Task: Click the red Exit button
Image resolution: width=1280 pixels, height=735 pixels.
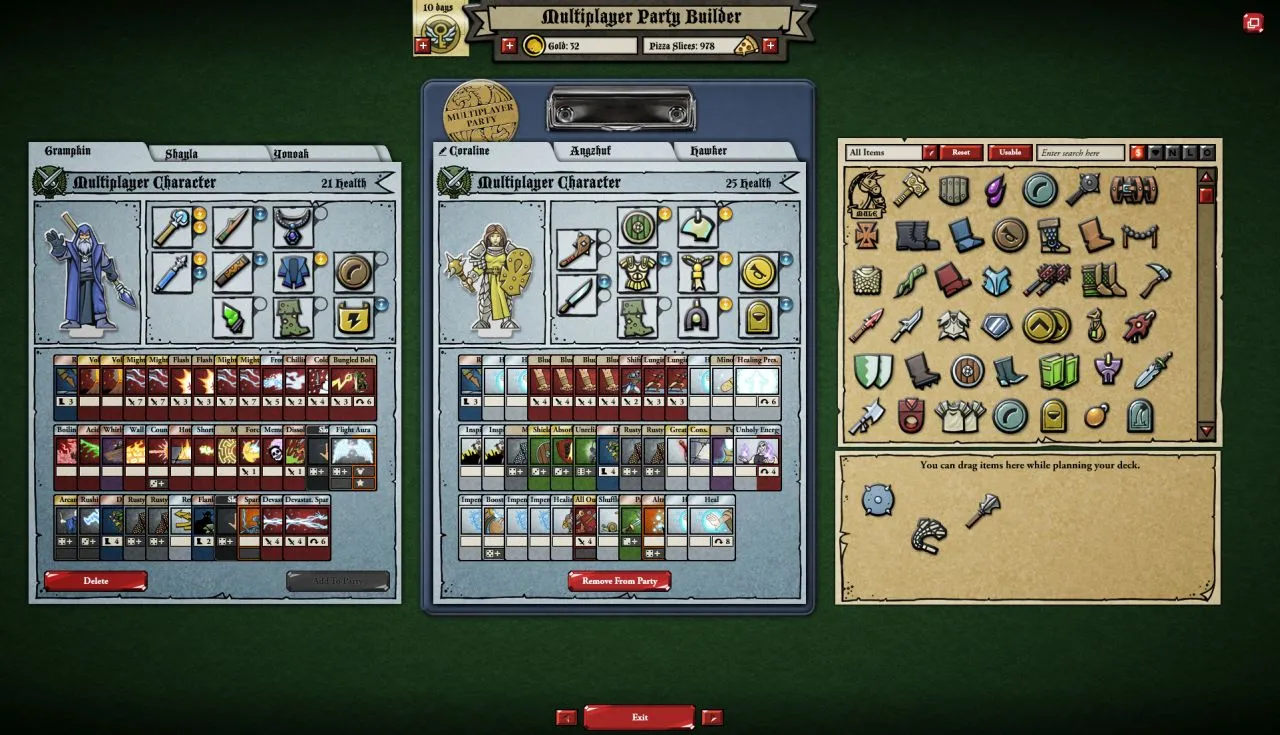Action: tap(639, 717)
